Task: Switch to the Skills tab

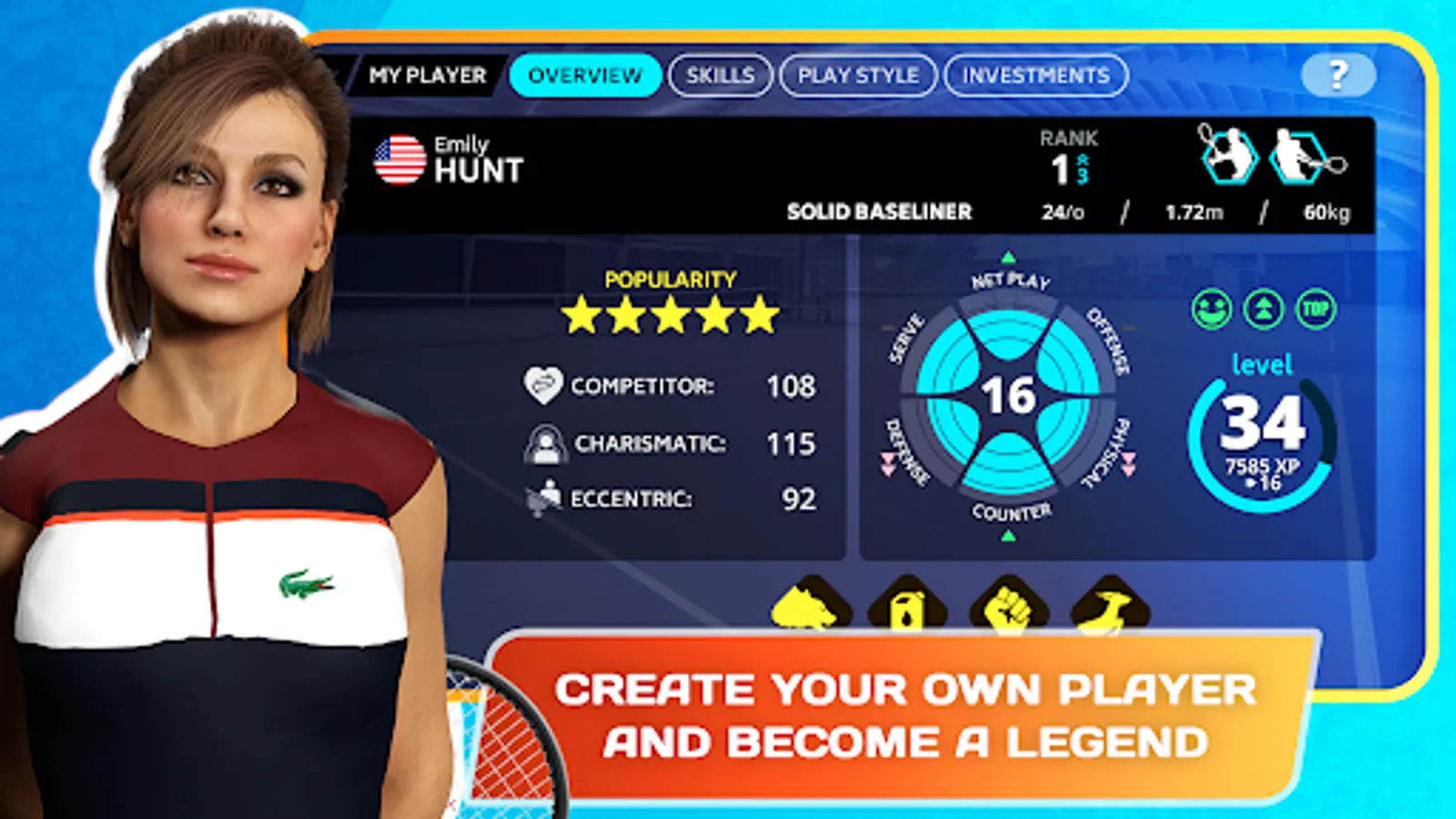Action: [x=720, y=75]
